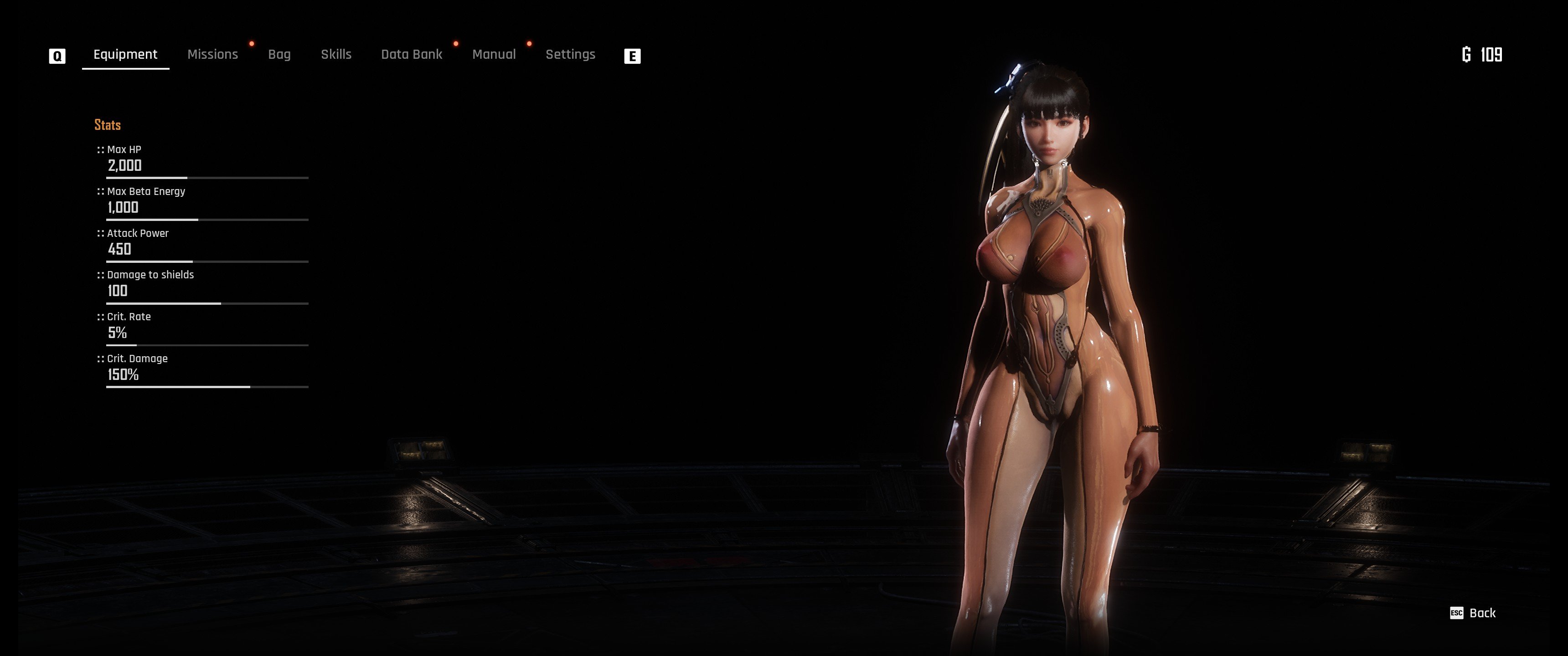The width and height of the screenshot is (1568, 656).
Task: Switch to the Settings tab
Action: coord(570,55)
